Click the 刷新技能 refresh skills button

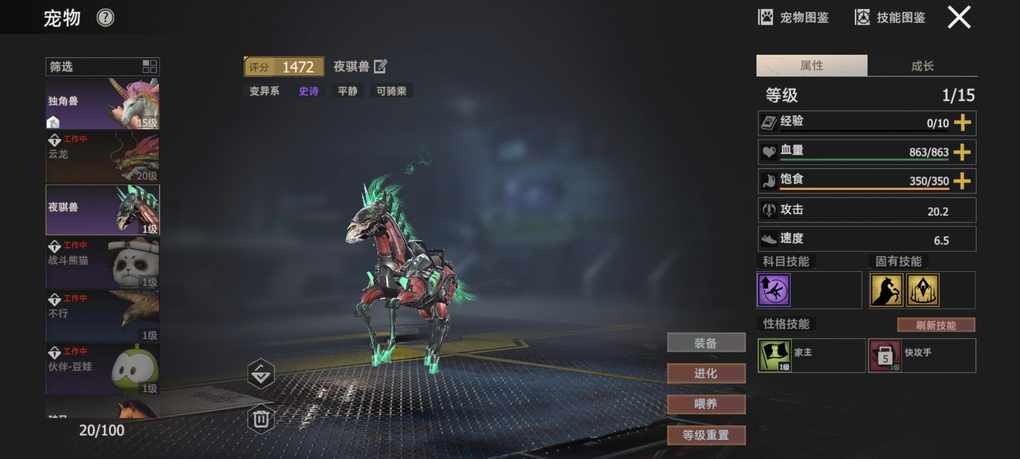point(936,325)
